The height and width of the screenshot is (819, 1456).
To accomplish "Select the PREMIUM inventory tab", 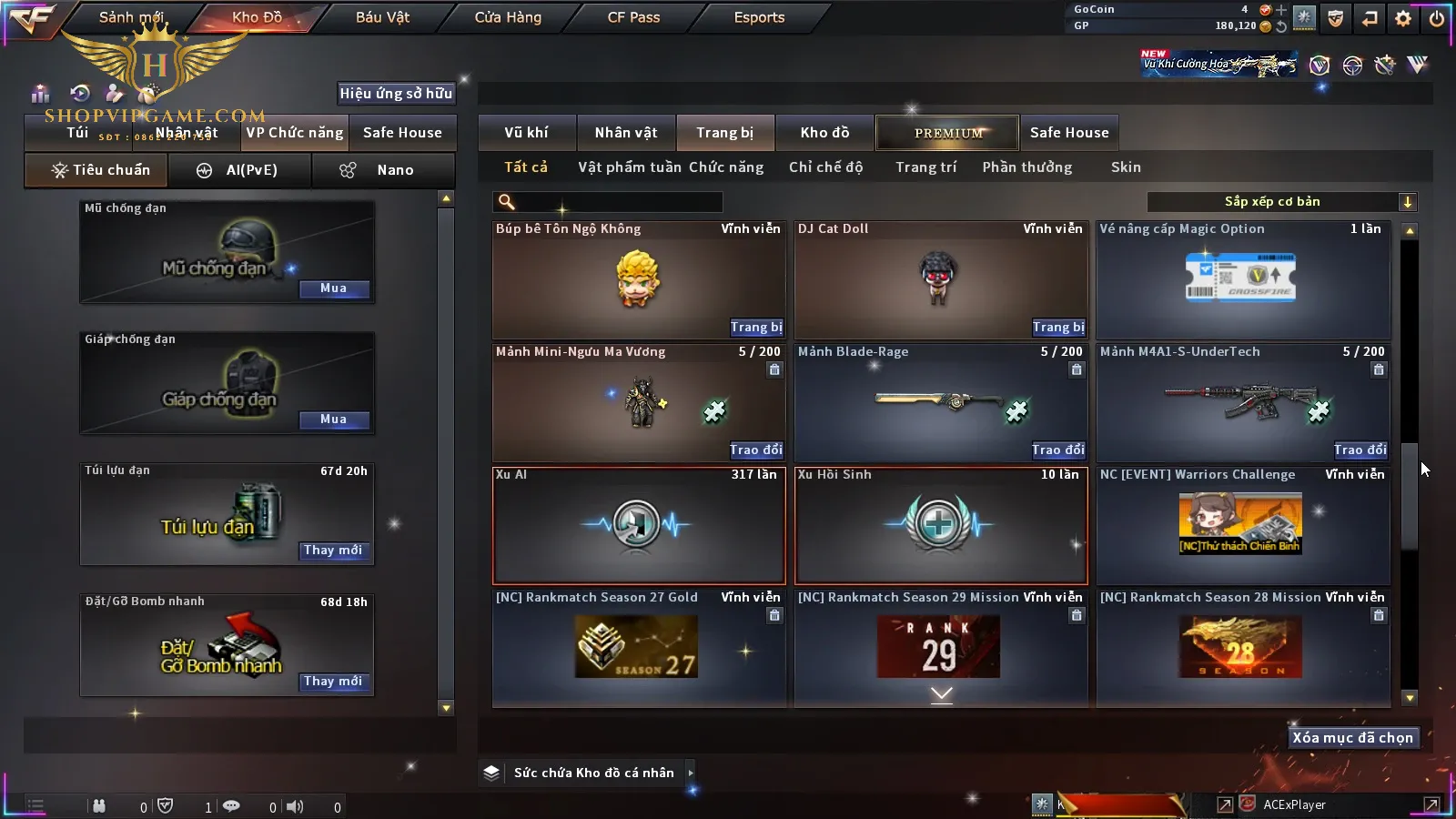I will [x=948, y=133].
